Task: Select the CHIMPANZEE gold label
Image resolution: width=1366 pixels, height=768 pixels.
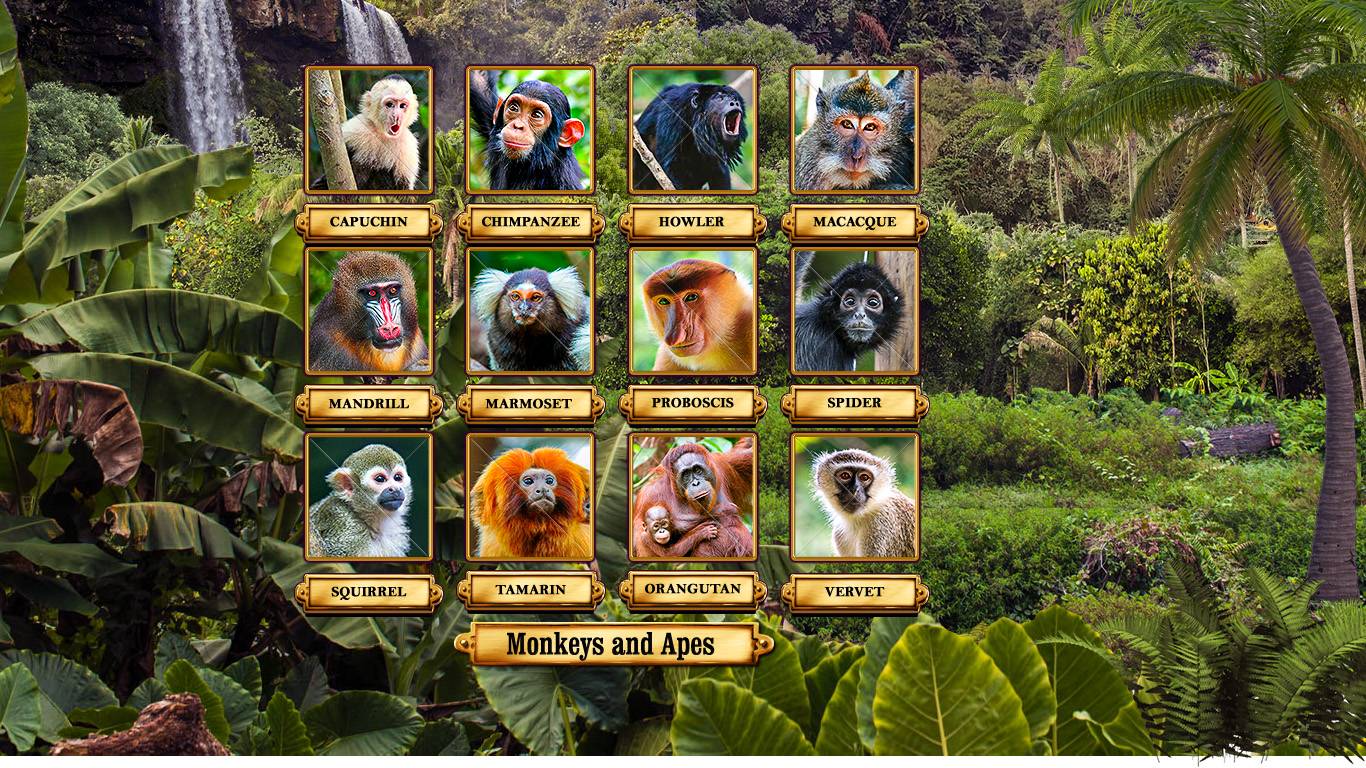Action: click(531, 222)
